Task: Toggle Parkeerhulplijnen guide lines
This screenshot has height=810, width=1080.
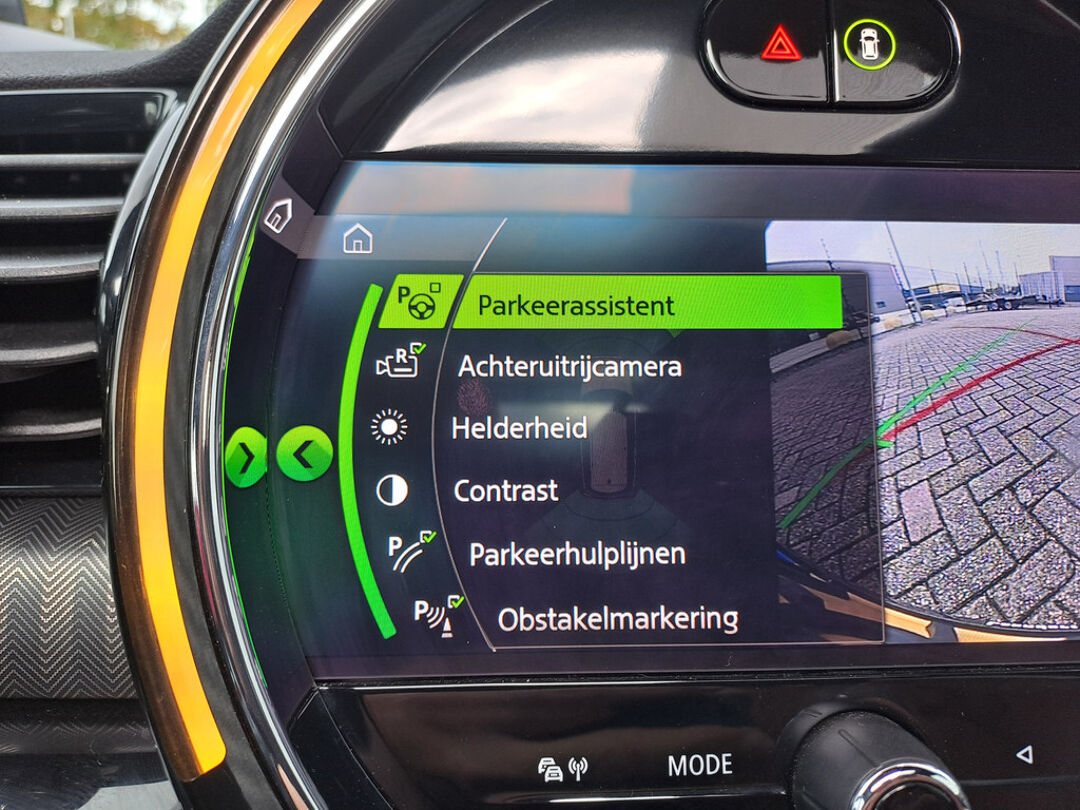Action: (x=577, y=554)
